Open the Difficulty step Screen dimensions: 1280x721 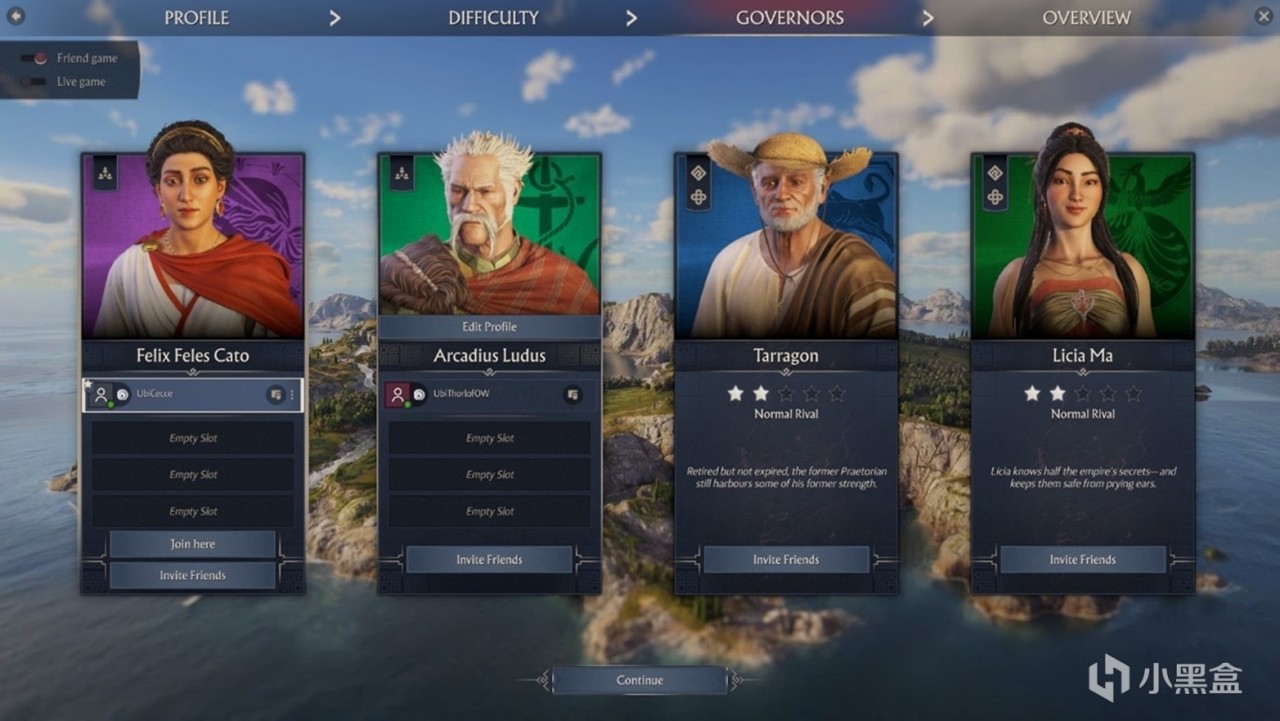(x=493, y=18)
